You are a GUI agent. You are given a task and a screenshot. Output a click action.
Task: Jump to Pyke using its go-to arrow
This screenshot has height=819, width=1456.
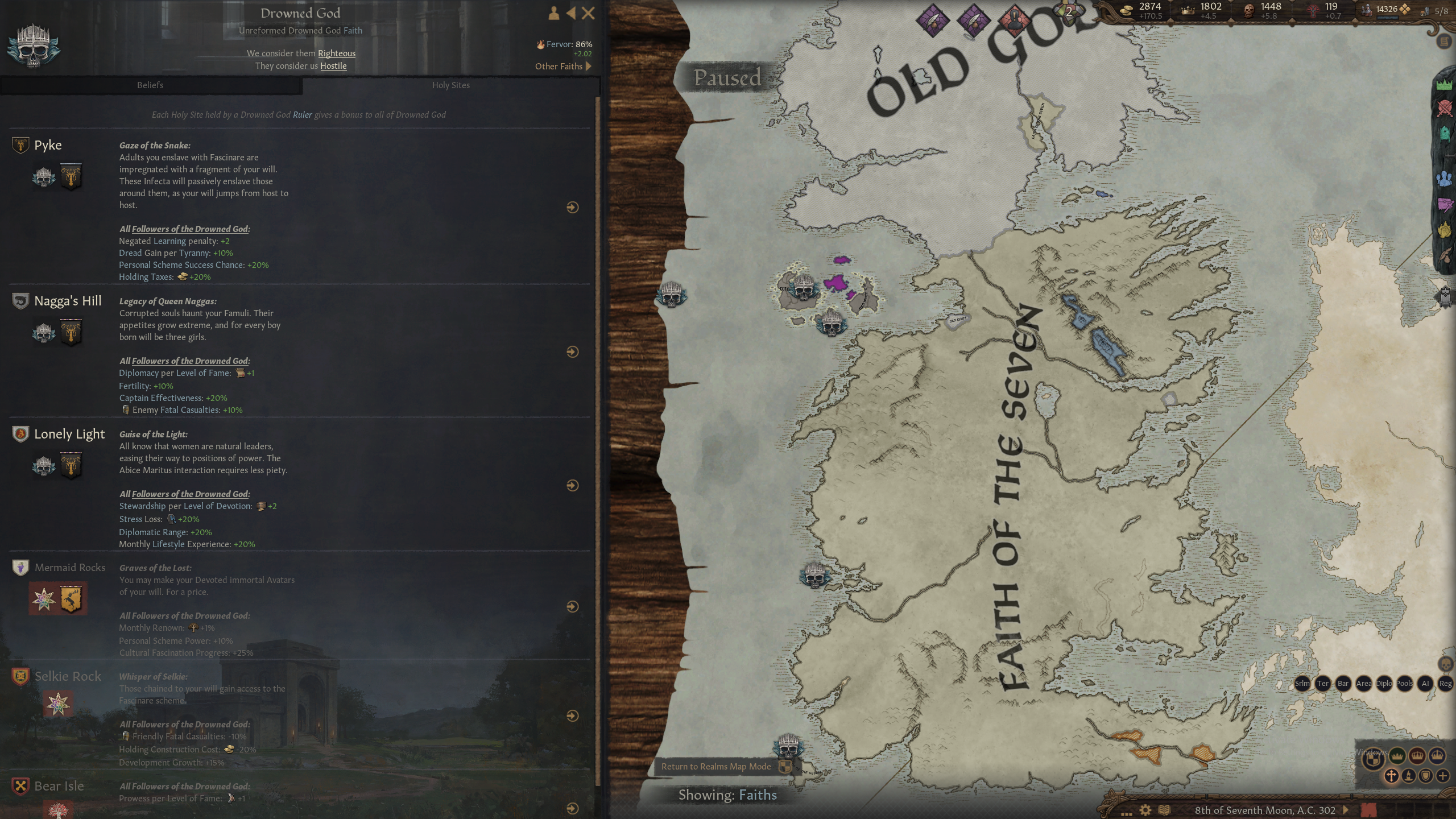click(572, 208)
